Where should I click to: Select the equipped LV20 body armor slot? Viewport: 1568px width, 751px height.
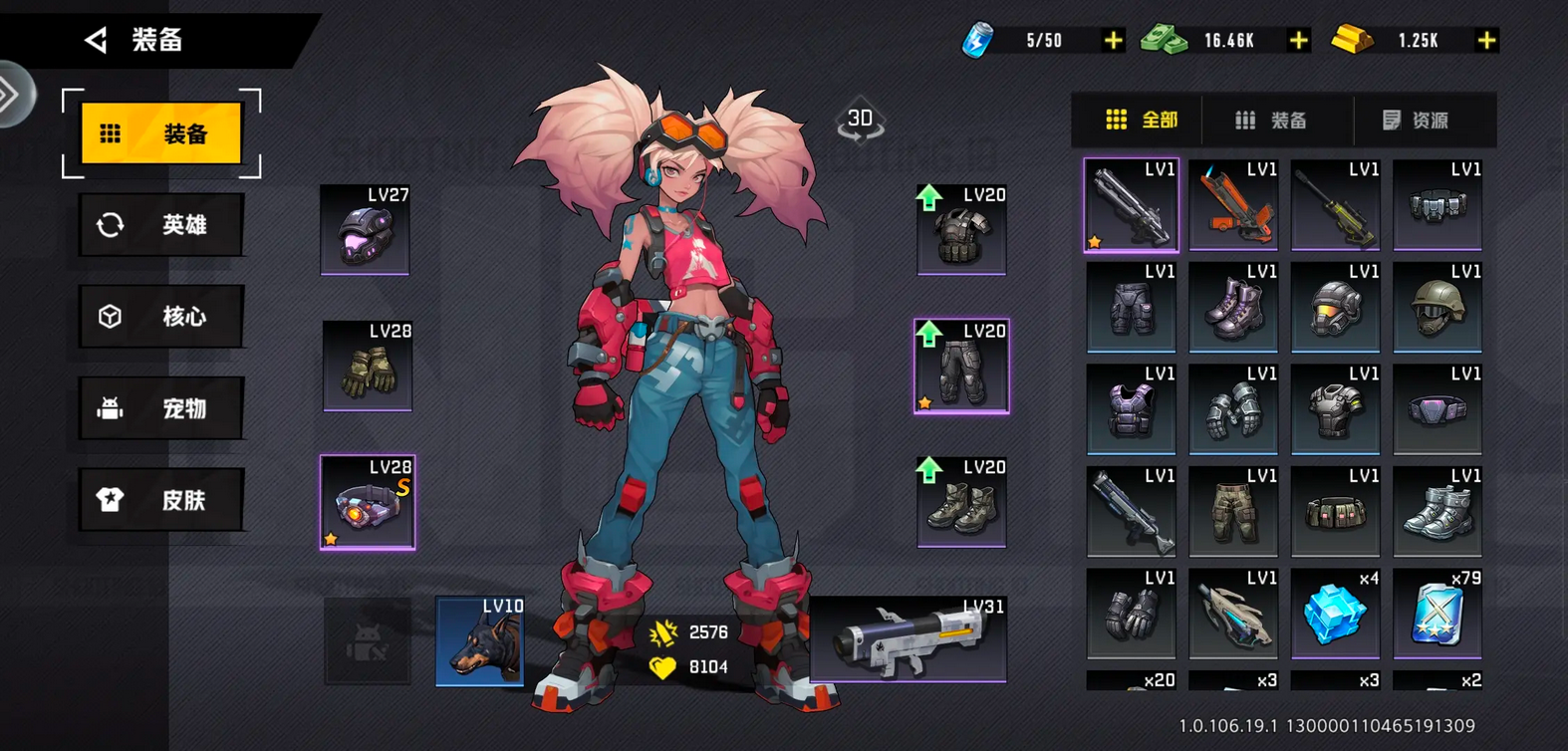point(961,230)
